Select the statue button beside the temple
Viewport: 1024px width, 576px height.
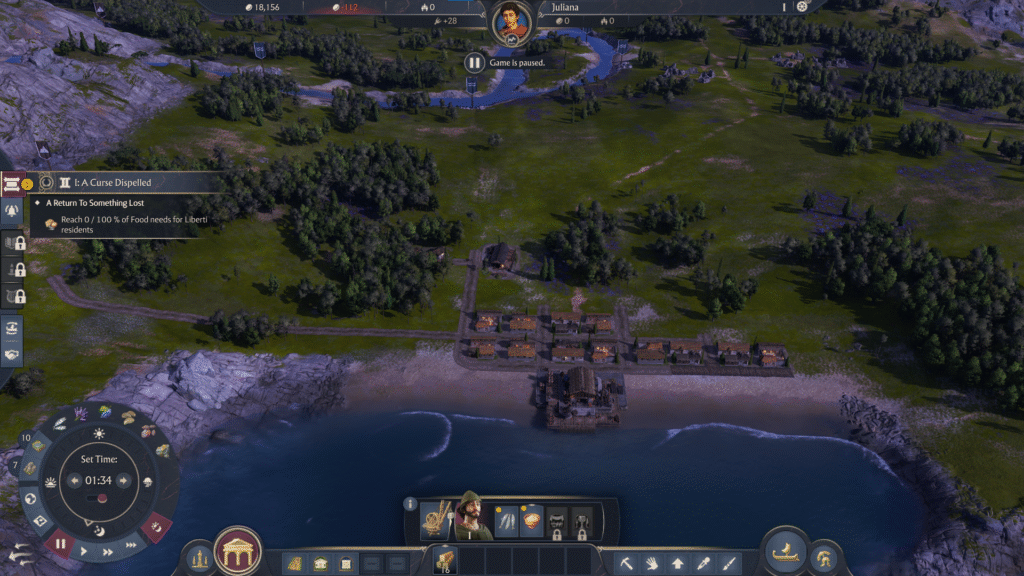click(x=199, y=556)
